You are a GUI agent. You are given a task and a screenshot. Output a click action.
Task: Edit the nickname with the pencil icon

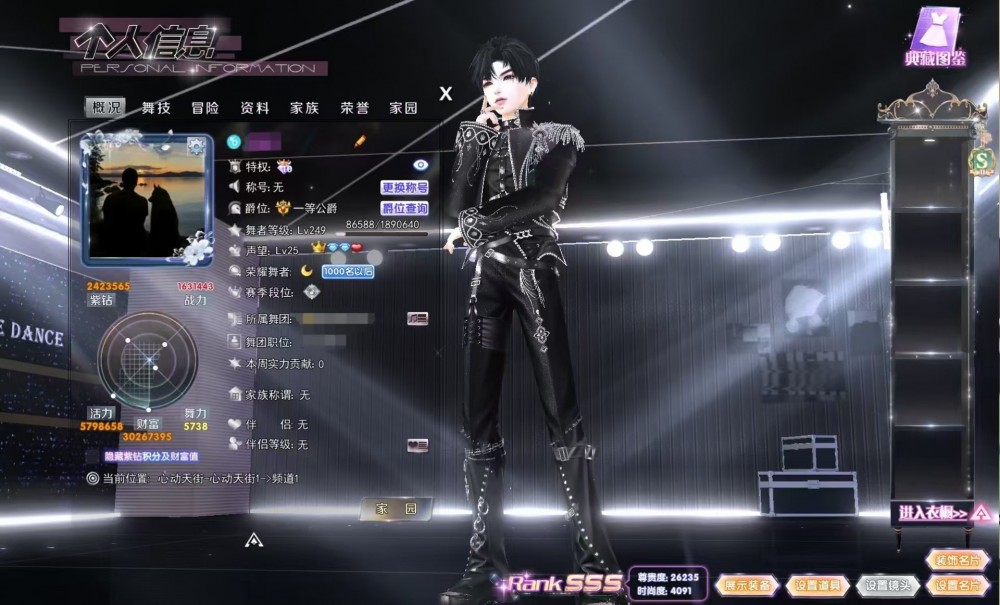[360, 142]
